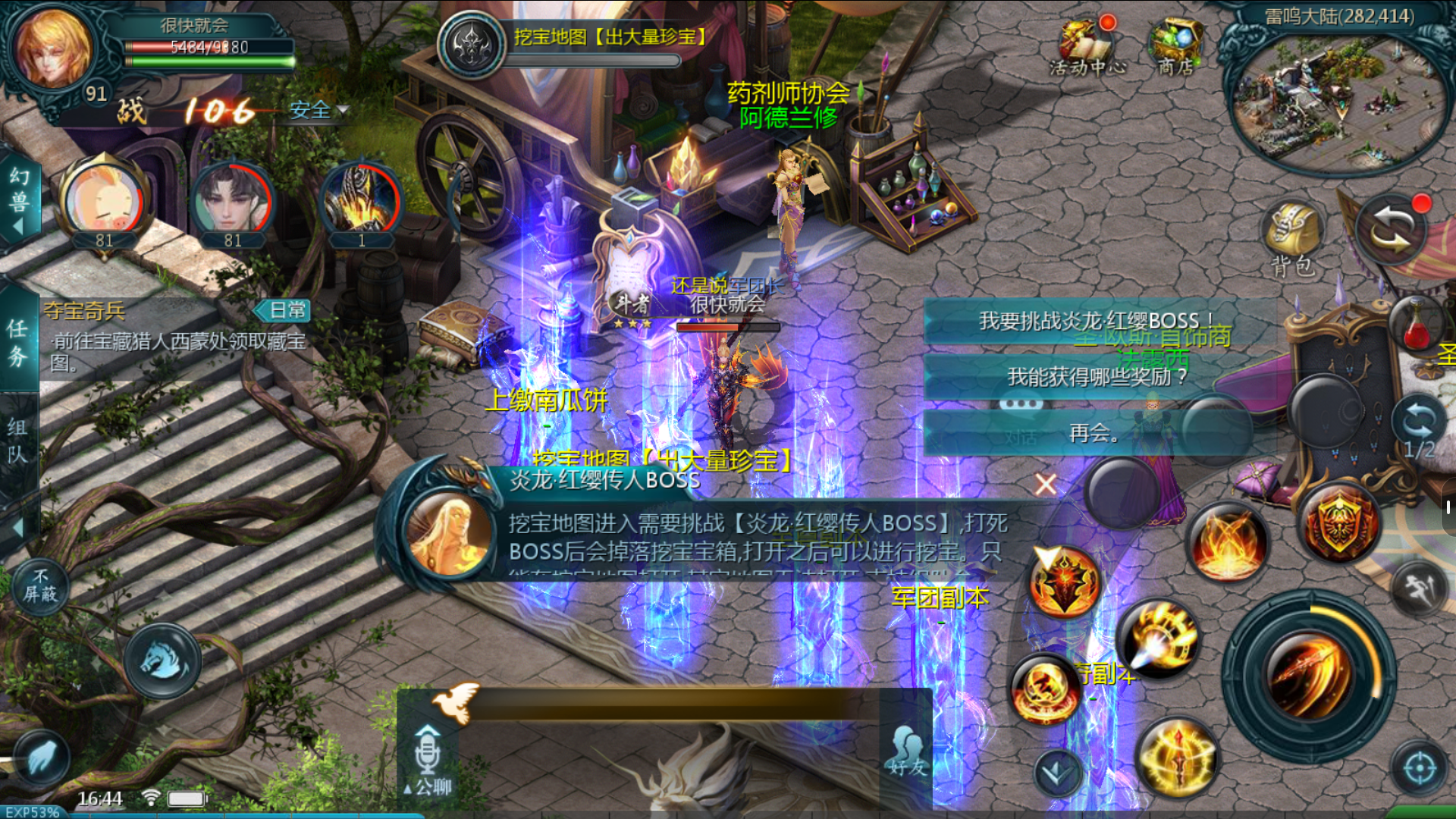1456x819 pixels.
Task: Switch to the 组队 team tab
Action: (17, 440)
